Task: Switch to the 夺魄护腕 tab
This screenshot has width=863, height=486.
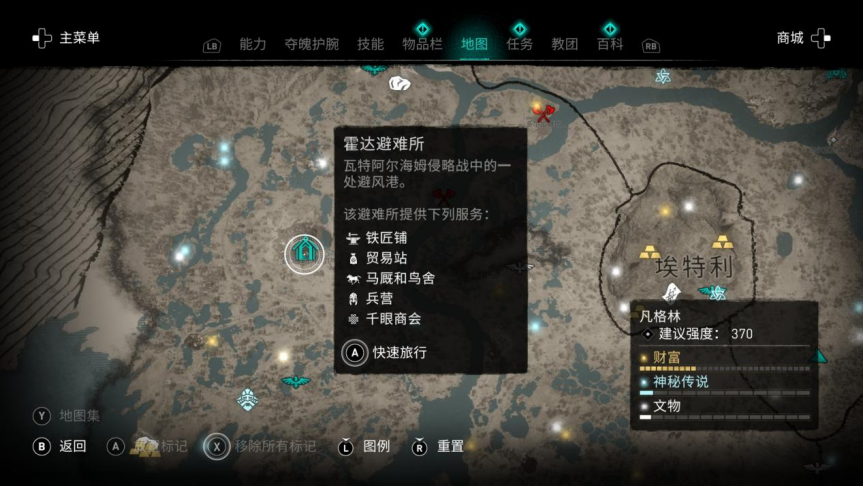Action: (312, 44)
